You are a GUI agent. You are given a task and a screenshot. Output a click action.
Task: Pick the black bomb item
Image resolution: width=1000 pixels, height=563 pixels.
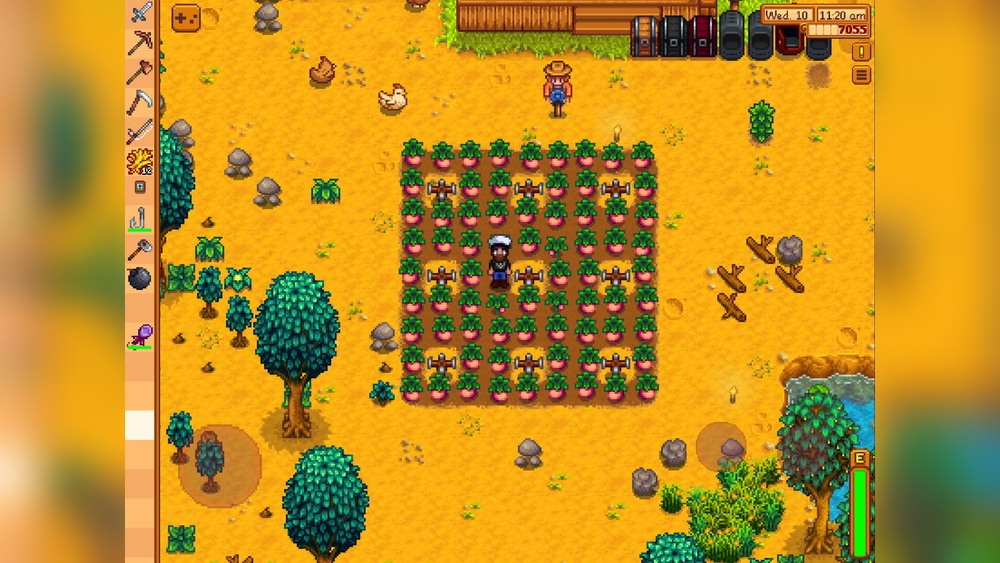point(140,279)
